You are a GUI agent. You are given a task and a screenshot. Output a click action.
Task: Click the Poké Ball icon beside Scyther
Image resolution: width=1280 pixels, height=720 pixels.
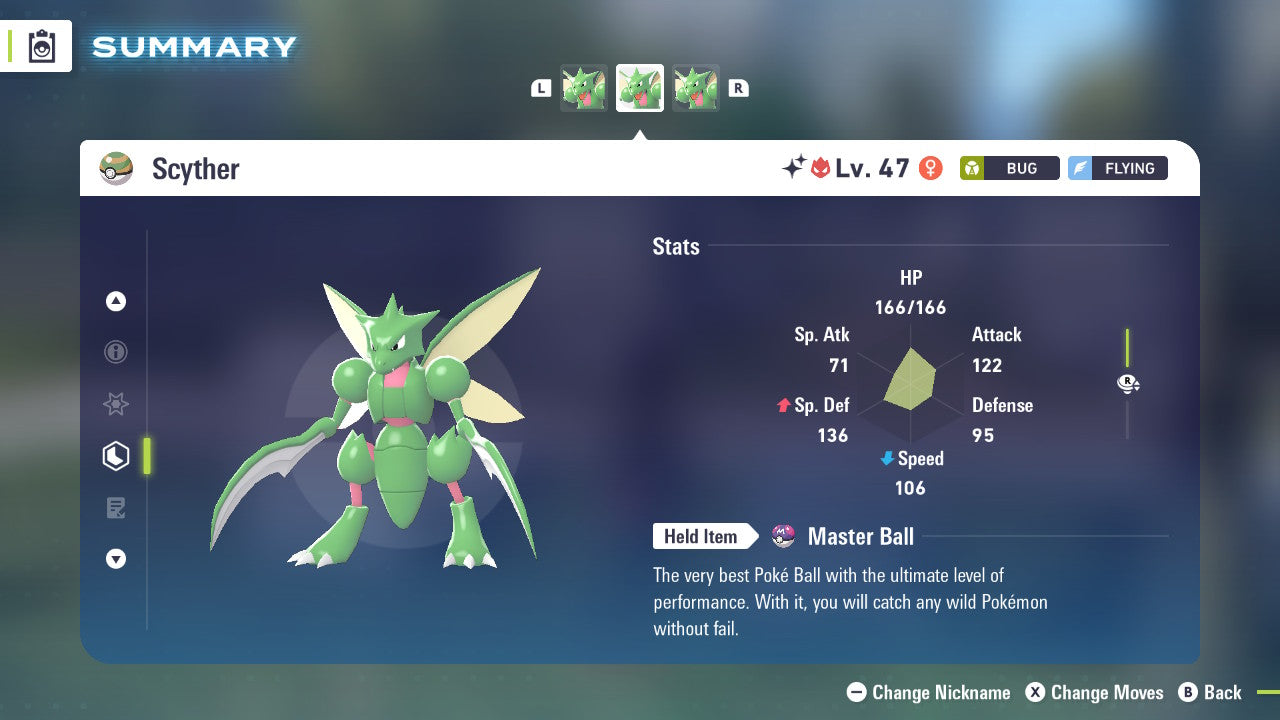pyautogui.click(x=116, y=168)
